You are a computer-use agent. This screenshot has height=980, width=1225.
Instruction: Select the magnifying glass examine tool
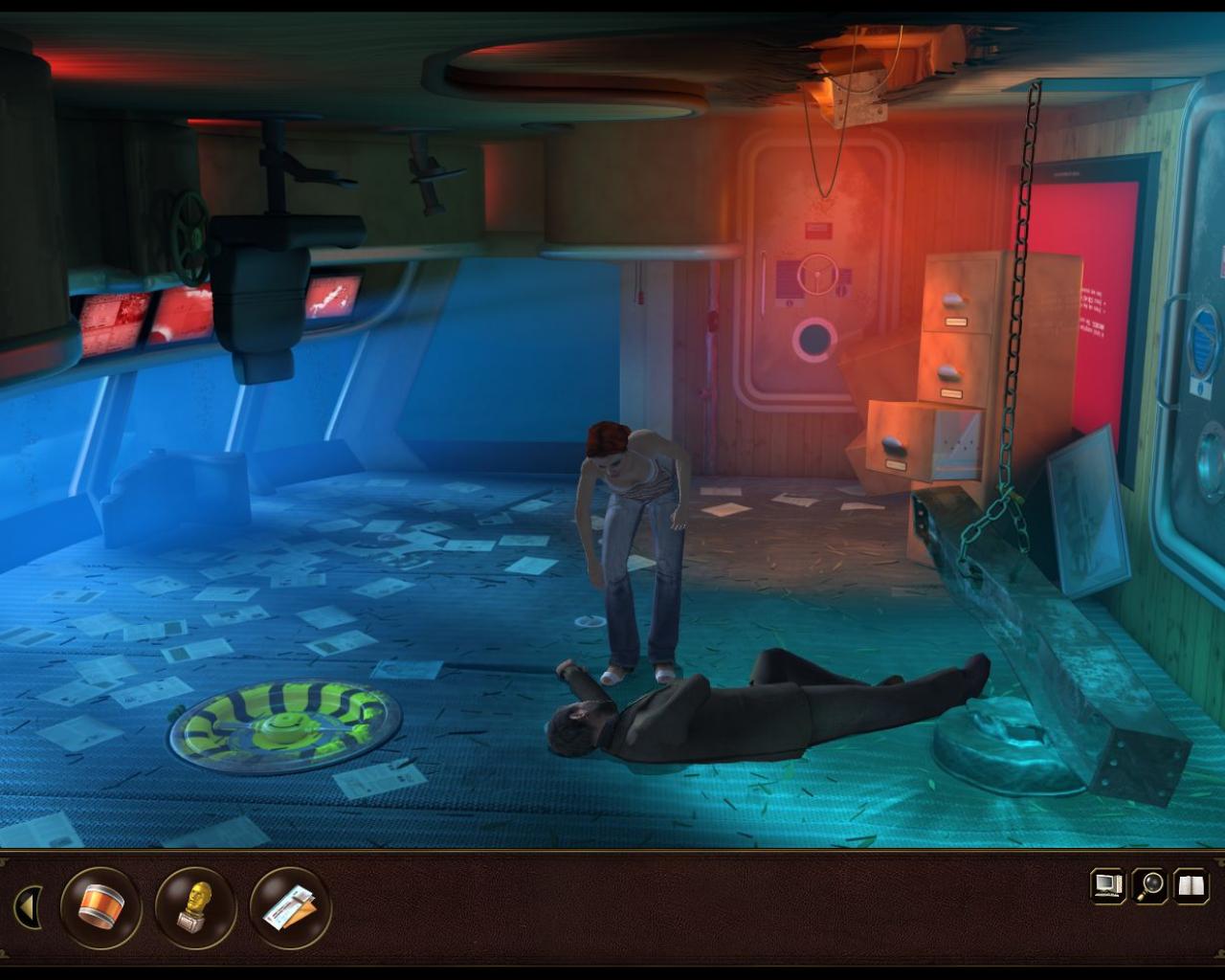click(x=1147, y=886)
